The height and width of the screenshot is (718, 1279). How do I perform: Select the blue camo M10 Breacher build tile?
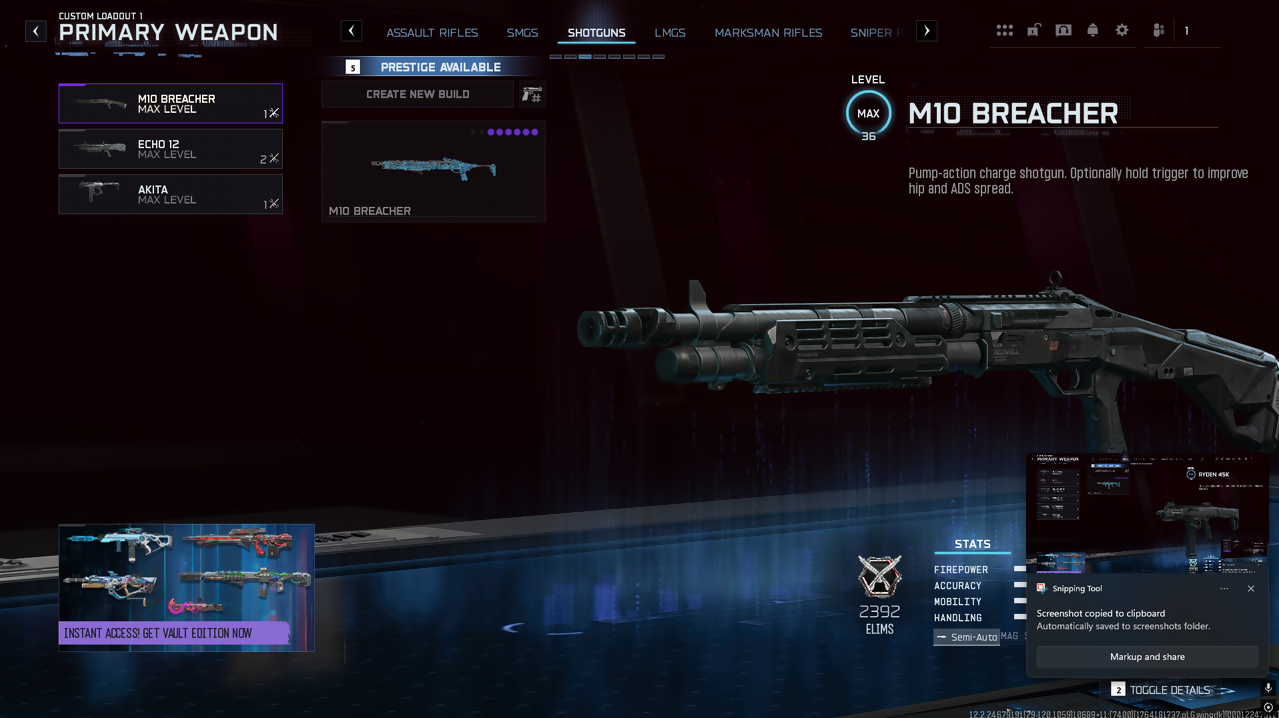coord(433,170)
